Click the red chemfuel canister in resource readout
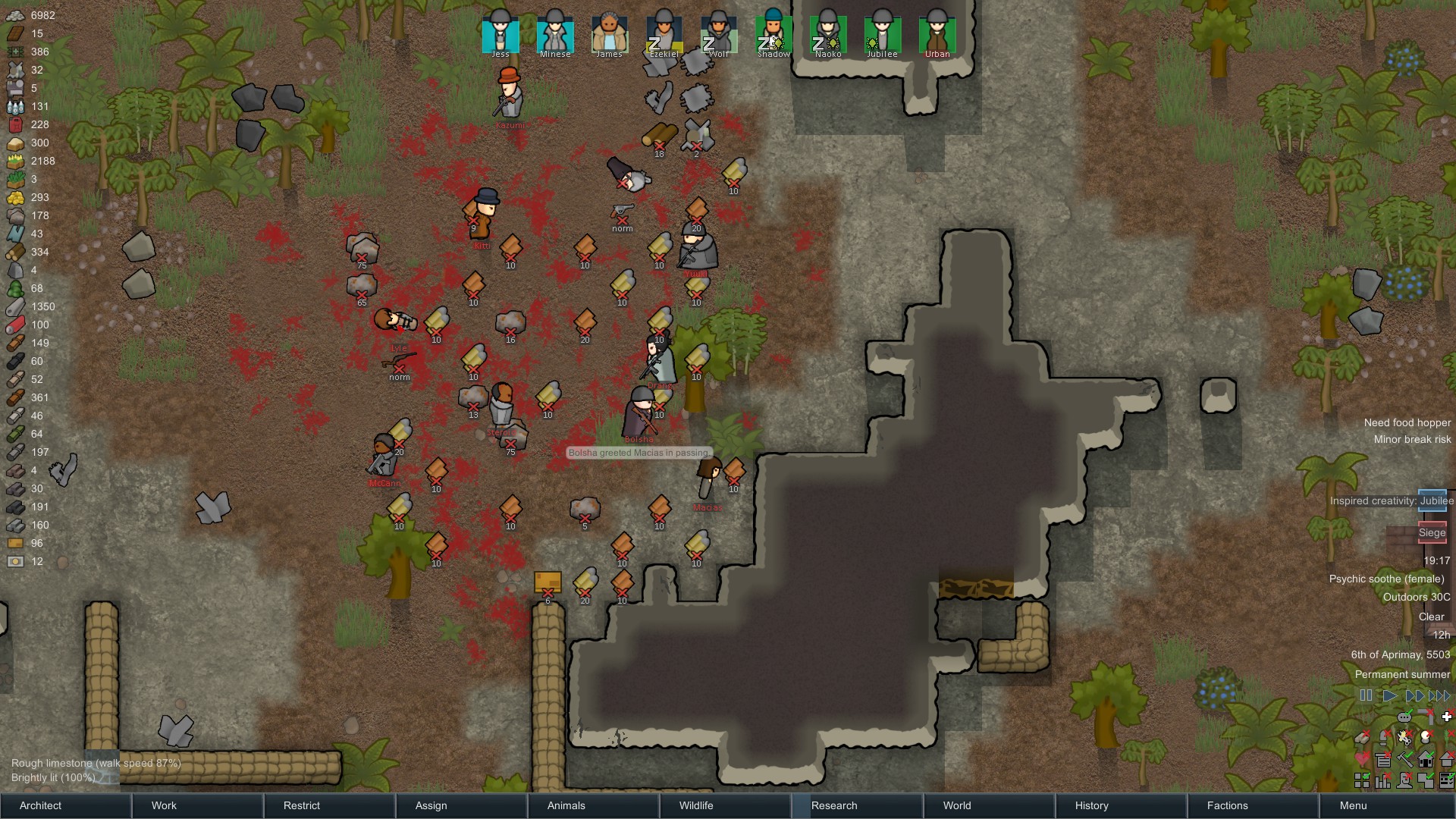Screen dimensions: 1456x819 pos(15,124)
